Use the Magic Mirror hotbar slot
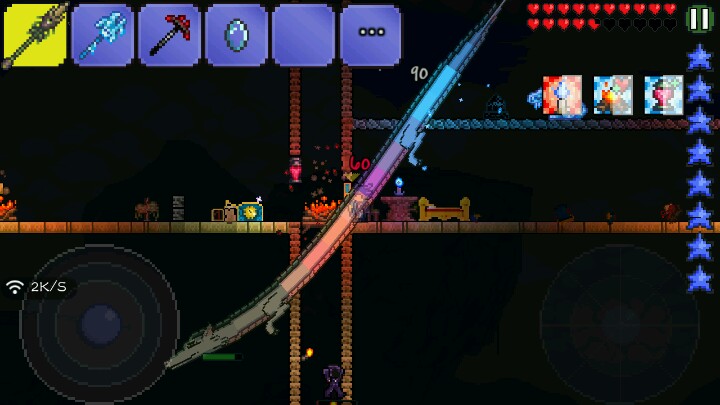The image size is (720, 405). (236, 35)
